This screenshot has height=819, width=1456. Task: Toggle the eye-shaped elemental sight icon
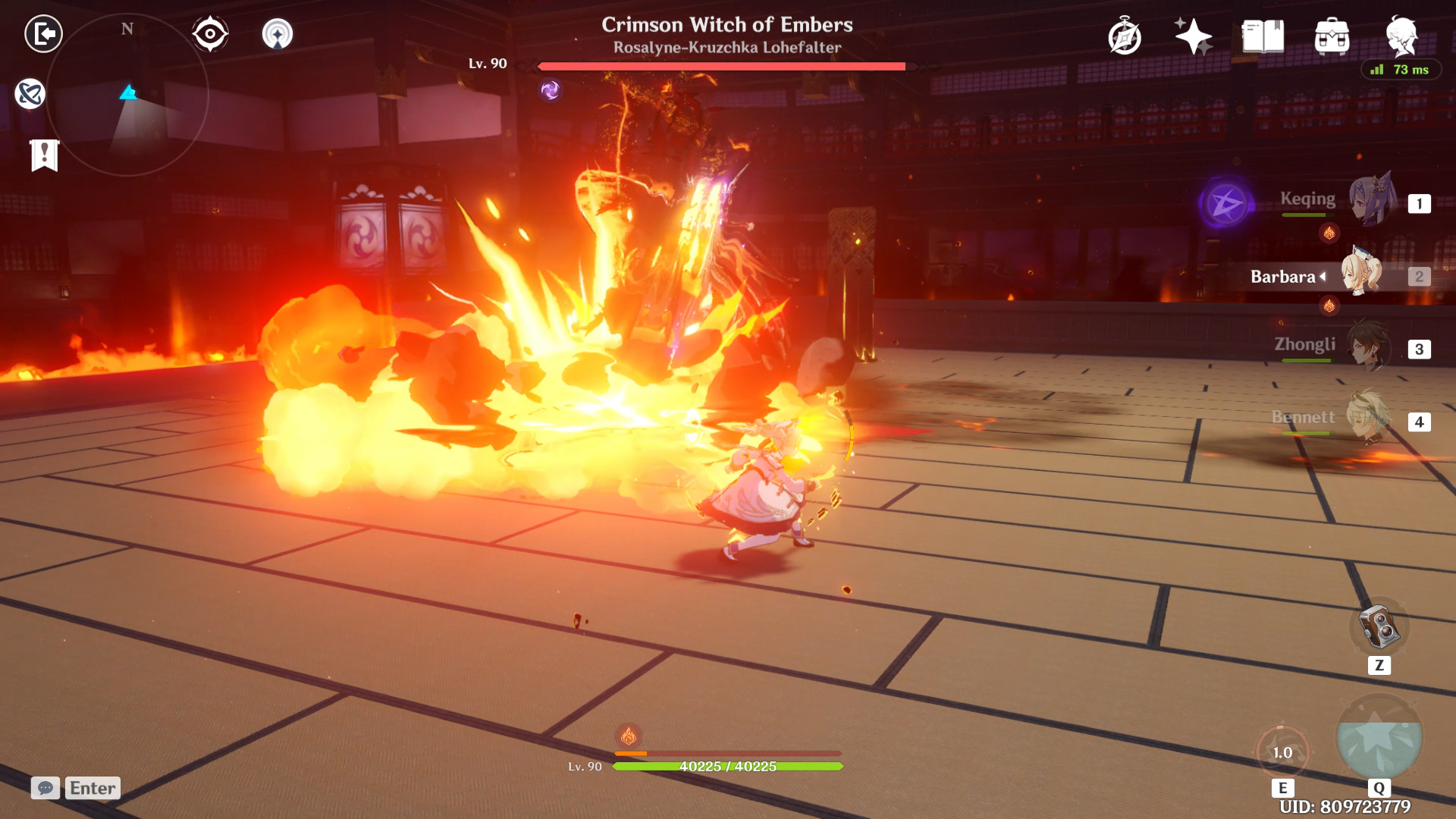pos(210,34)
